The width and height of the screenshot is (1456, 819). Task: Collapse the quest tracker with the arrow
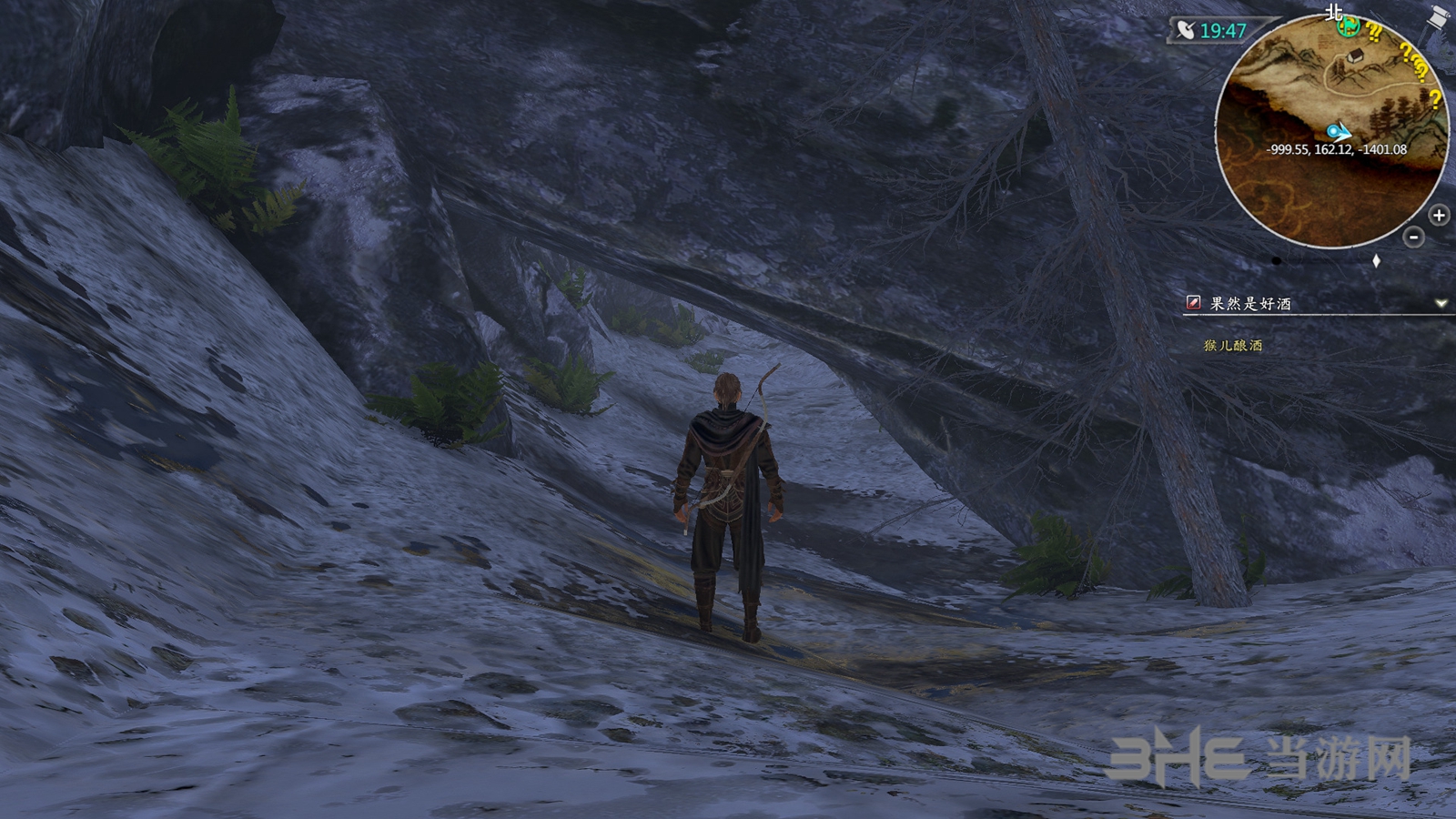1441,303
